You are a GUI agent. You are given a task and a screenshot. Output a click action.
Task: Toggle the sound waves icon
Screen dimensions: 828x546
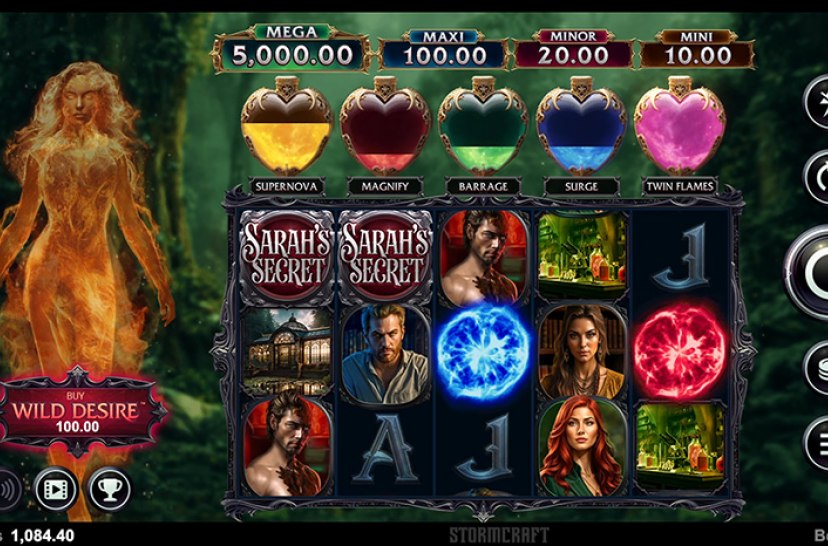(x=8, y=489)
